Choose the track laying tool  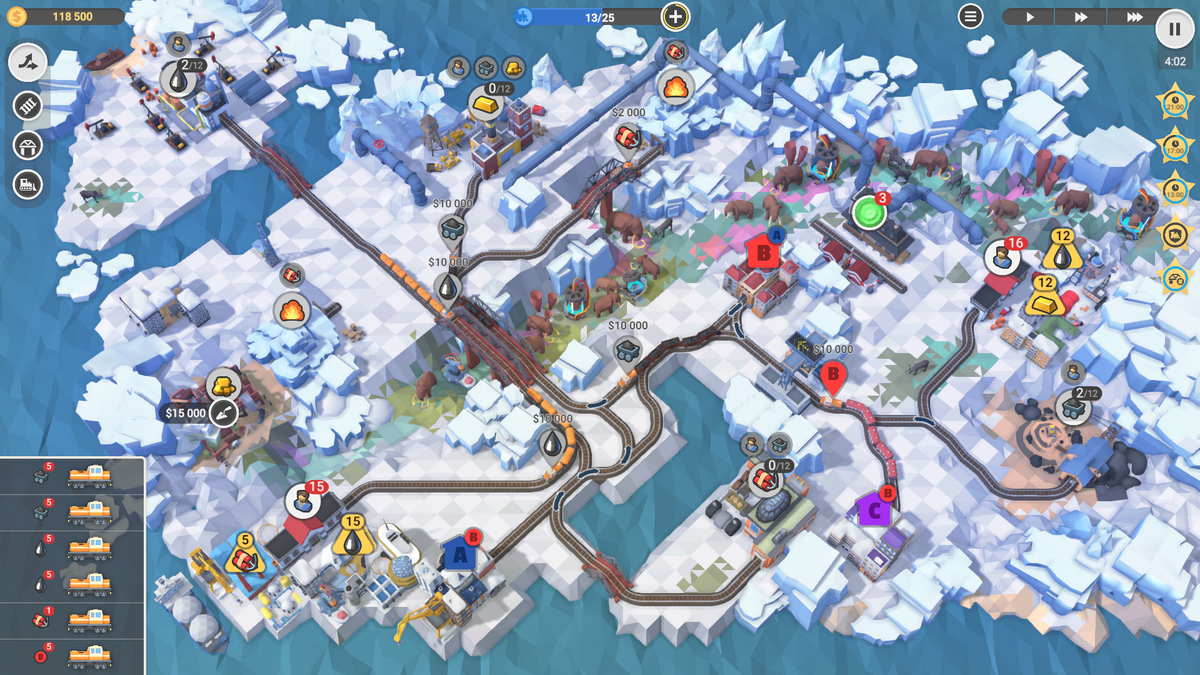pos(28,105)
